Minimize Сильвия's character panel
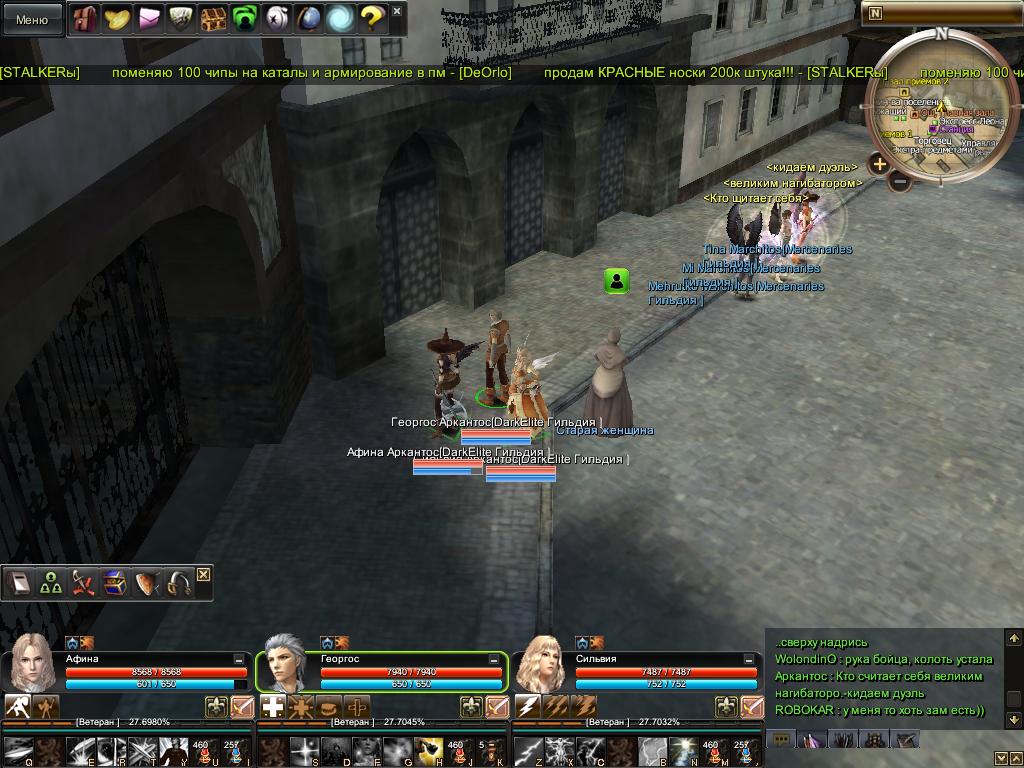 tap(749, 660)
